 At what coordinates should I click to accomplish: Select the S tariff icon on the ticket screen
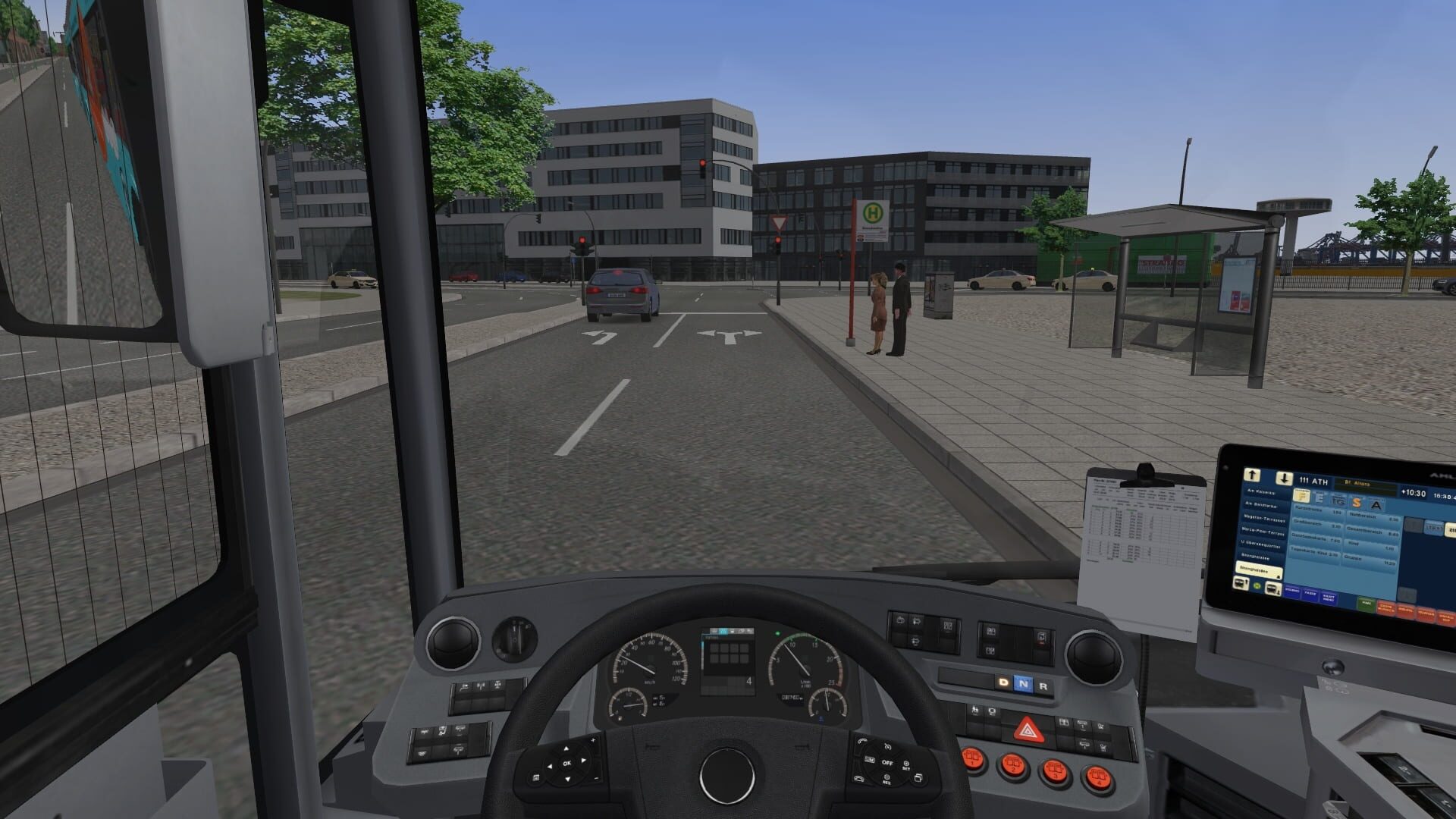(1357, 504)
